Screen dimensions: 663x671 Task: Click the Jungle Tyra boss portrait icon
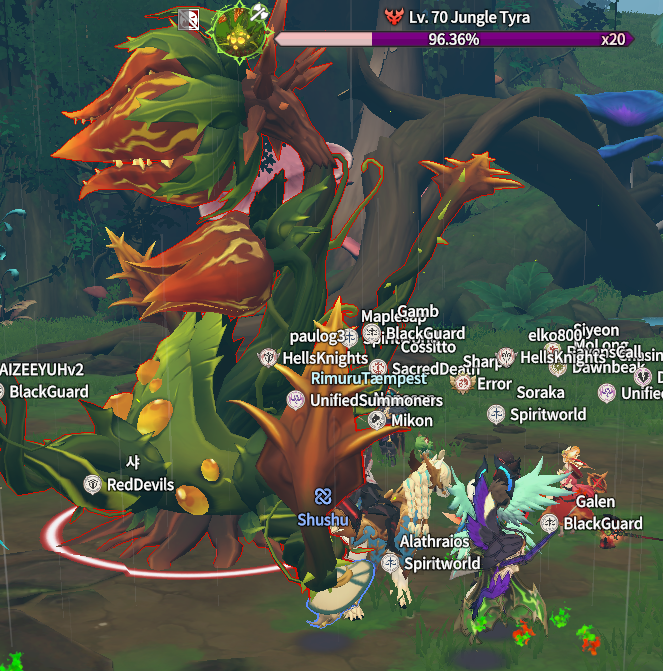click(x=239, y=31)
